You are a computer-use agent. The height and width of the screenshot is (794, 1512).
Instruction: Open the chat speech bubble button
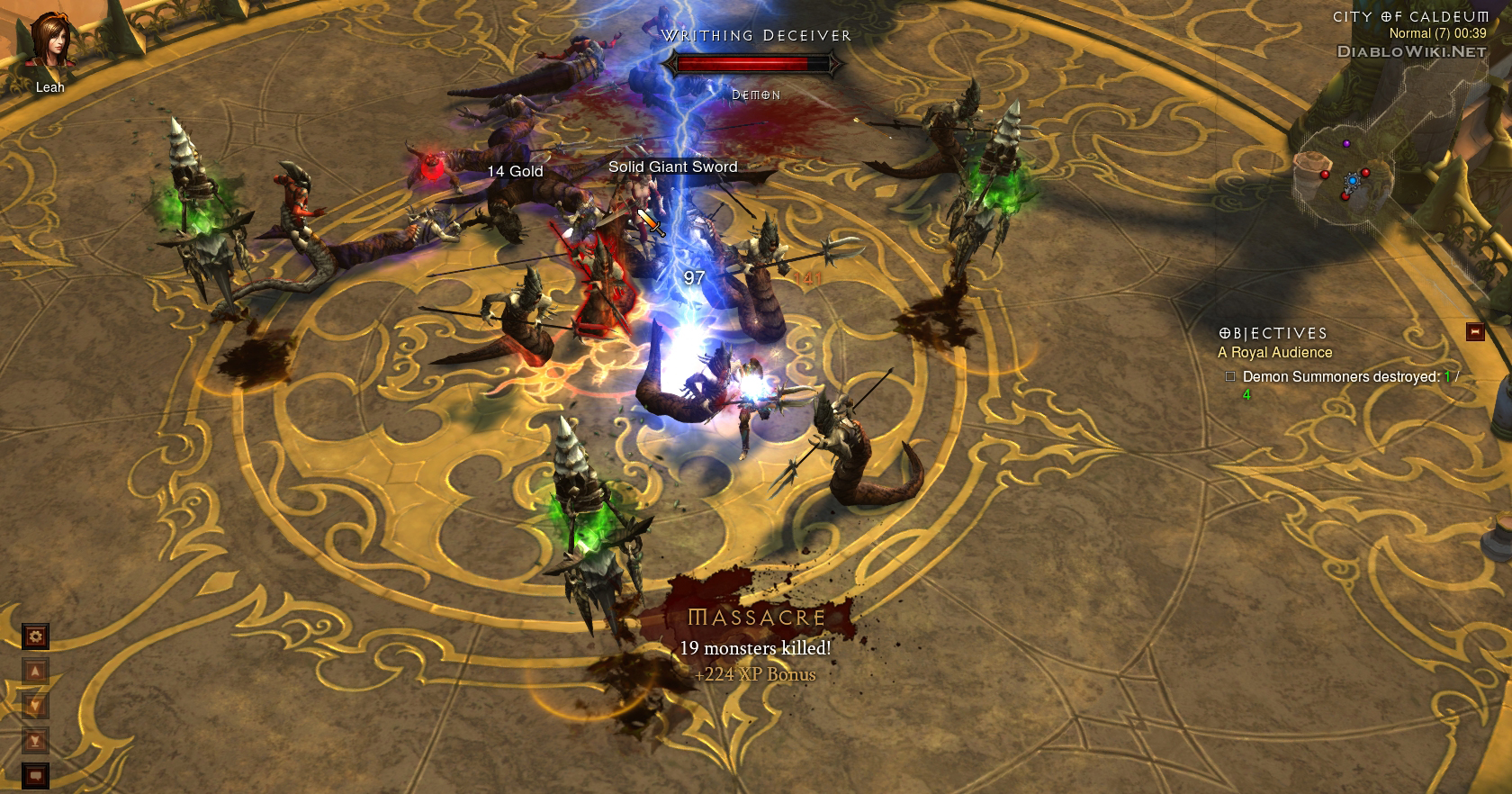pyautogui.click(x=36, y=774)
